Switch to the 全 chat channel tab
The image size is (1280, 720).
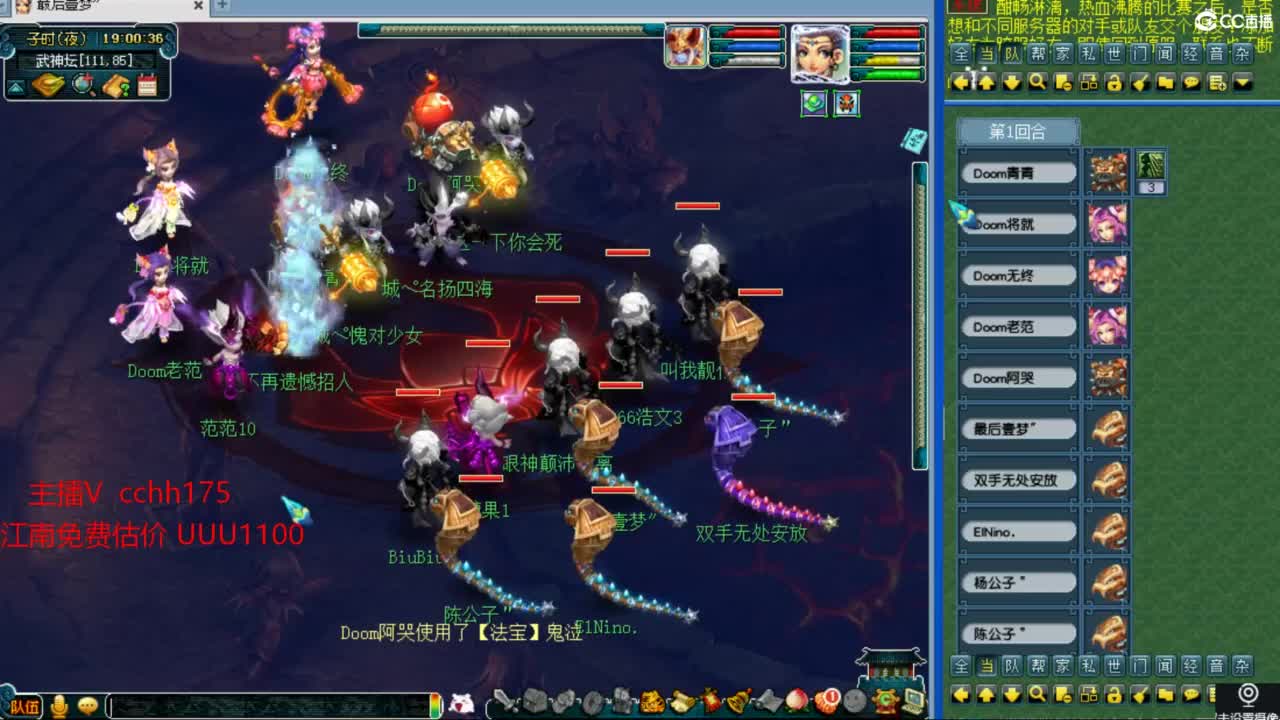(x=961, y=54)
